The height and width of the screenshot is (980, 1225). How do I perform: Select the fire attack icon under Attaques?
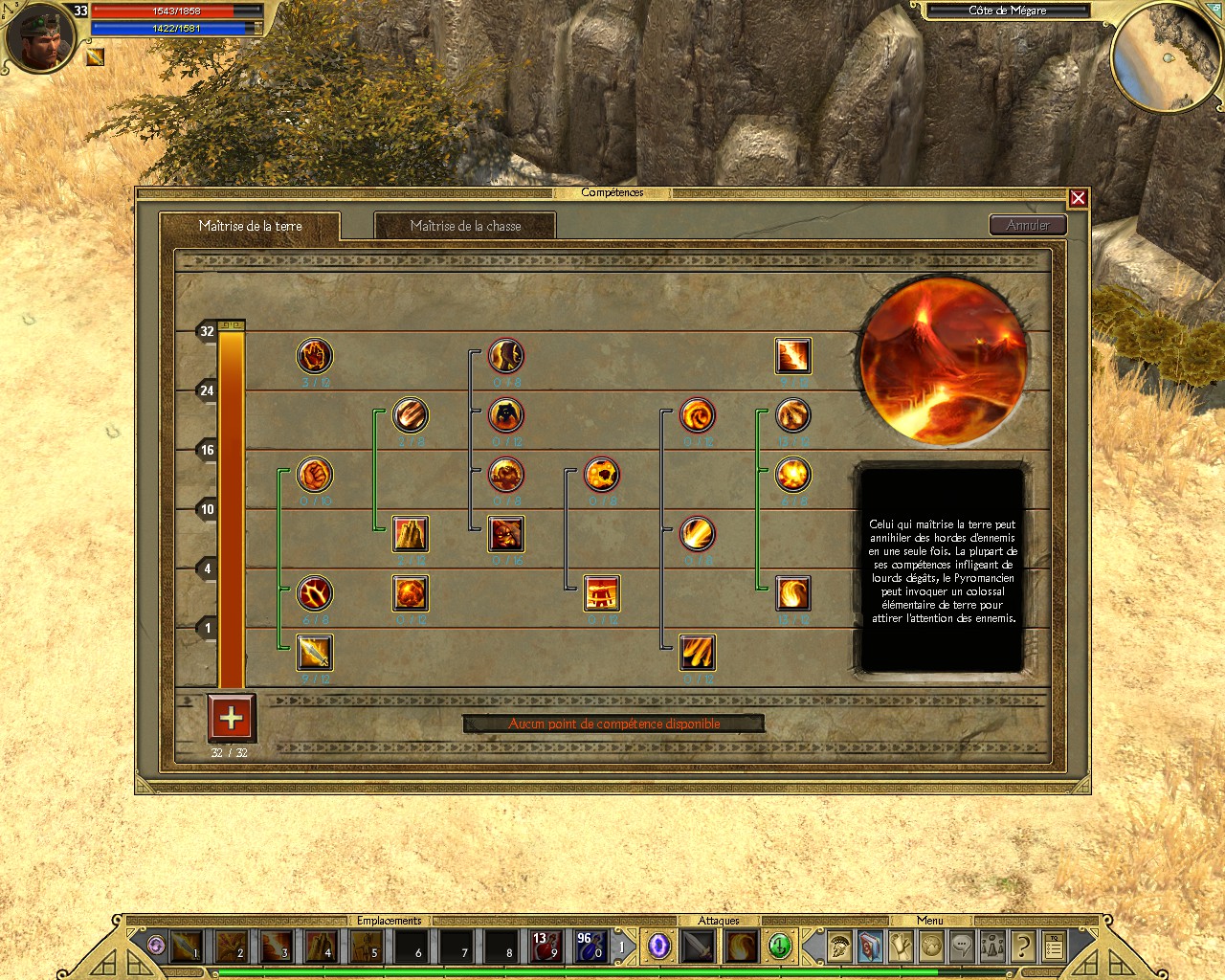(742, 946)
